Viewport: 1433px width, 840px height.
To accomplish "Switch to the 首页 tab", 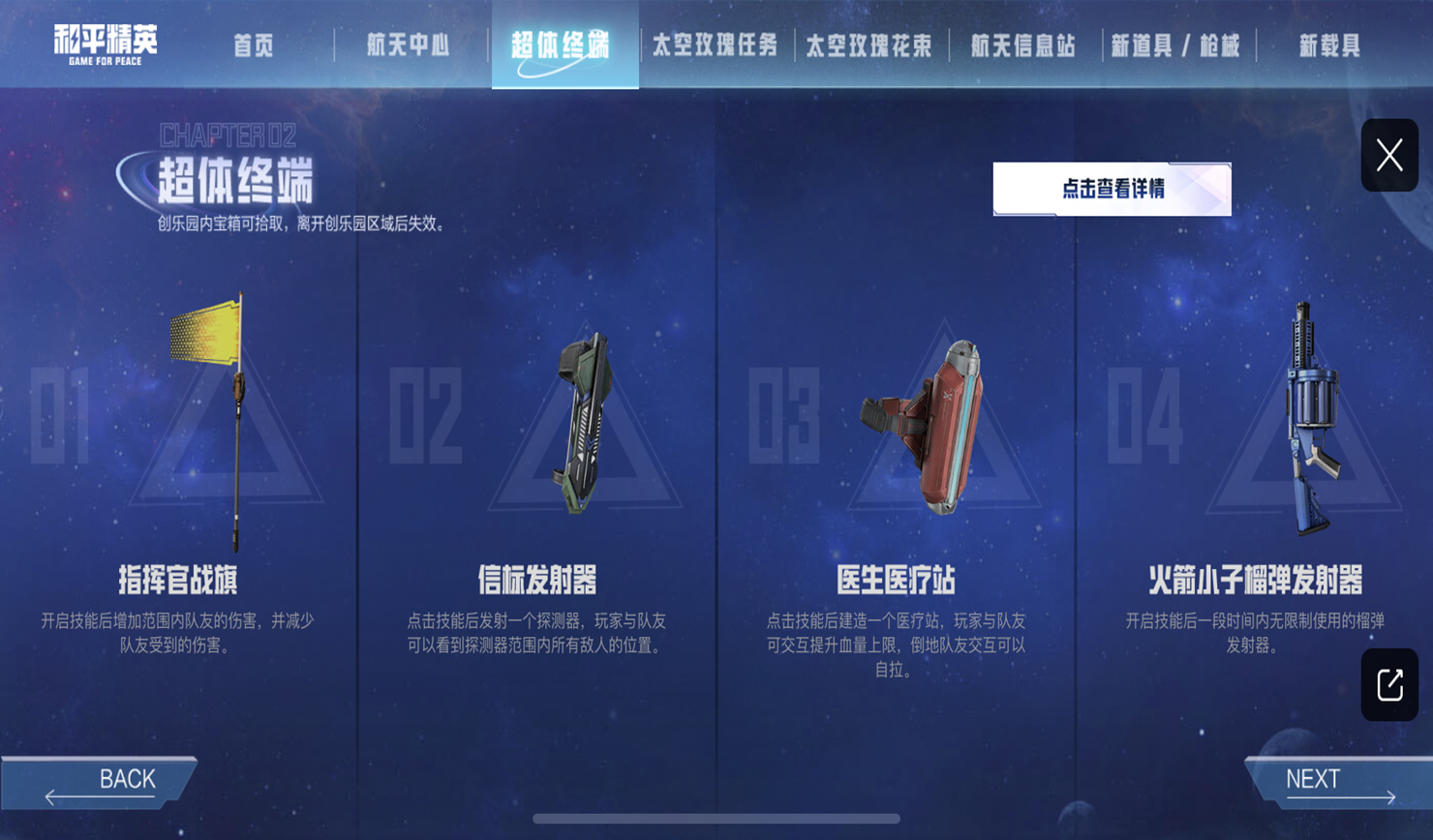I will pyautogui.click(x=254, y=43).
